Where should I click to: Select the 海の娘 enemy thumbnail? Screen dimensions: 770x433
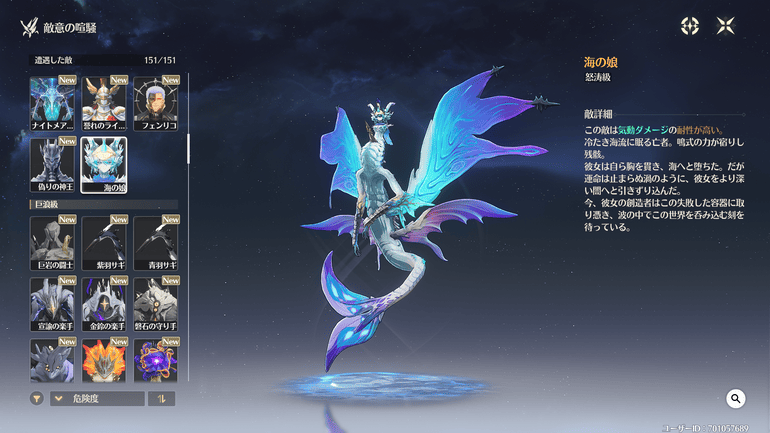(105, 163)
